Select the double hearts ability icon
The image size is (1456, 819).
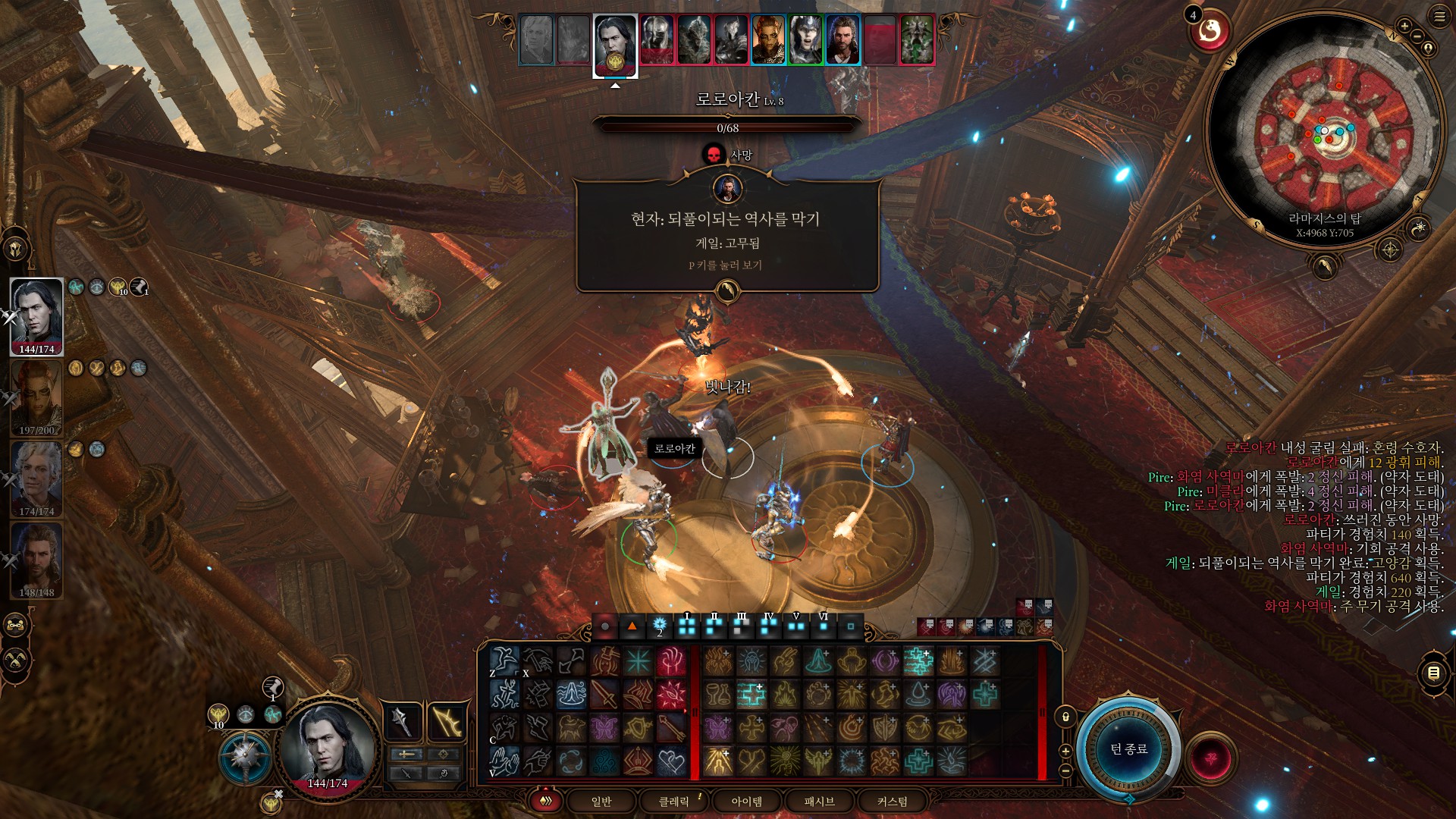click(x=671, y=761)
